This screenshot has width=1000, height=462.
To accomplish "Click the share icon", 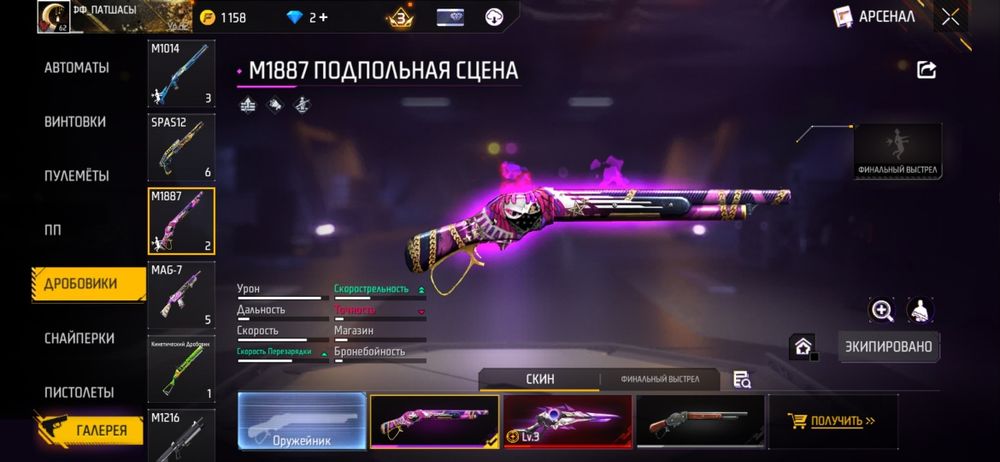I will (x=926, y=69).
